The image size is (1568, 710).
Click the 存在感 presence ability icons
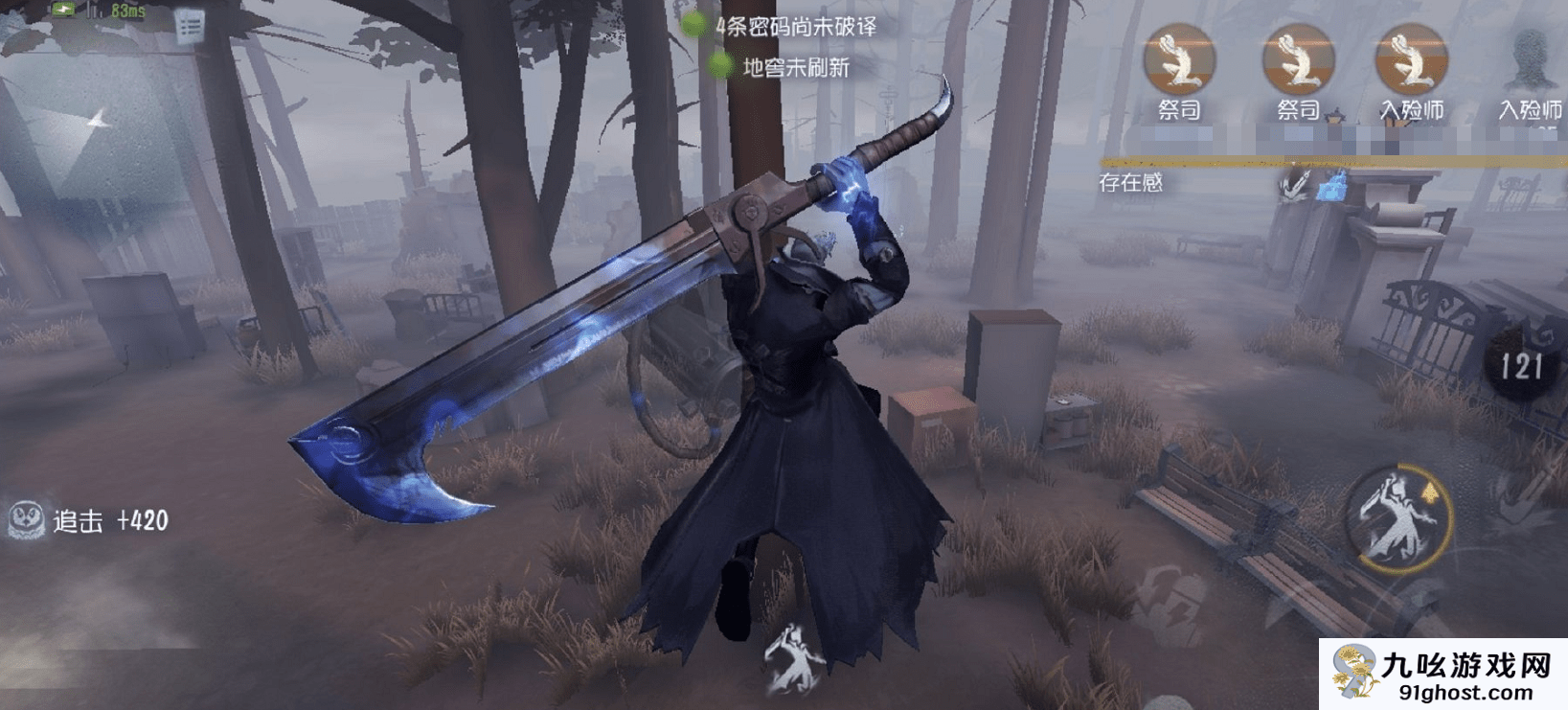pyautogui.click(x=1313, y=184)
